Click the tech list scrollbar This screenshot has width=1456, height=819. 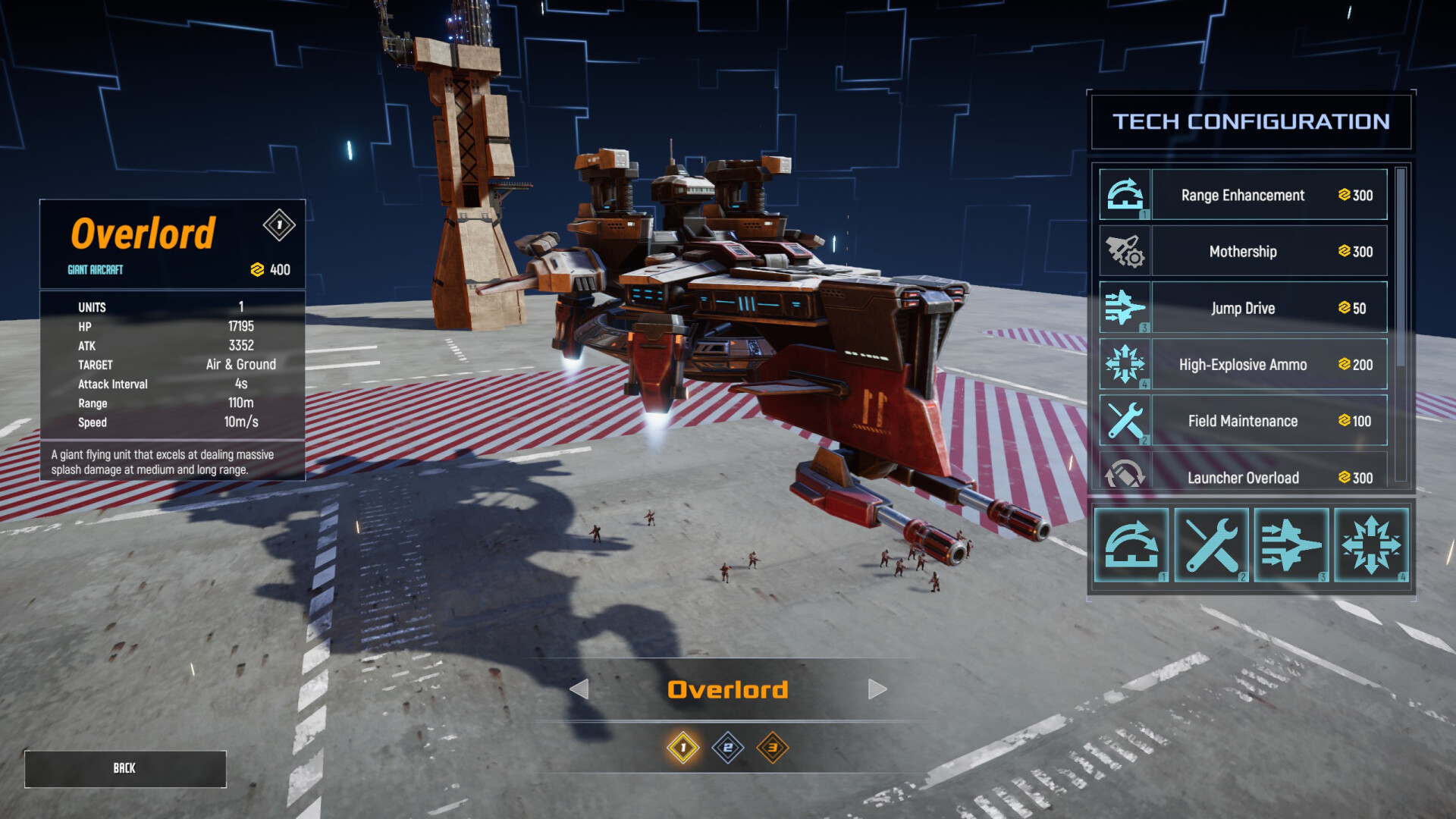(1401, 267)
